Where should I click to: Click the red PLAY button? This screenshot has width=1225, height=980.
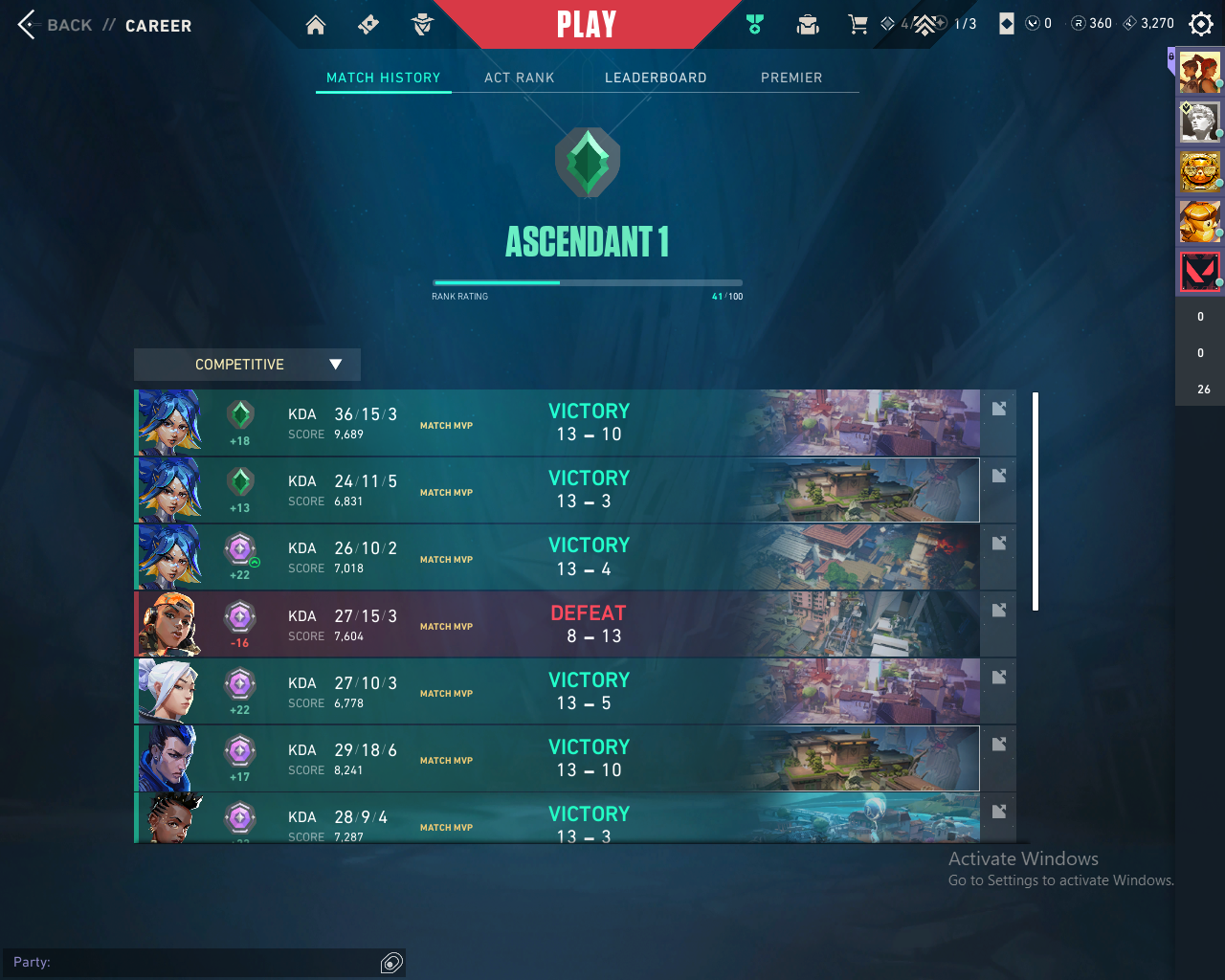tap(586, 25)
